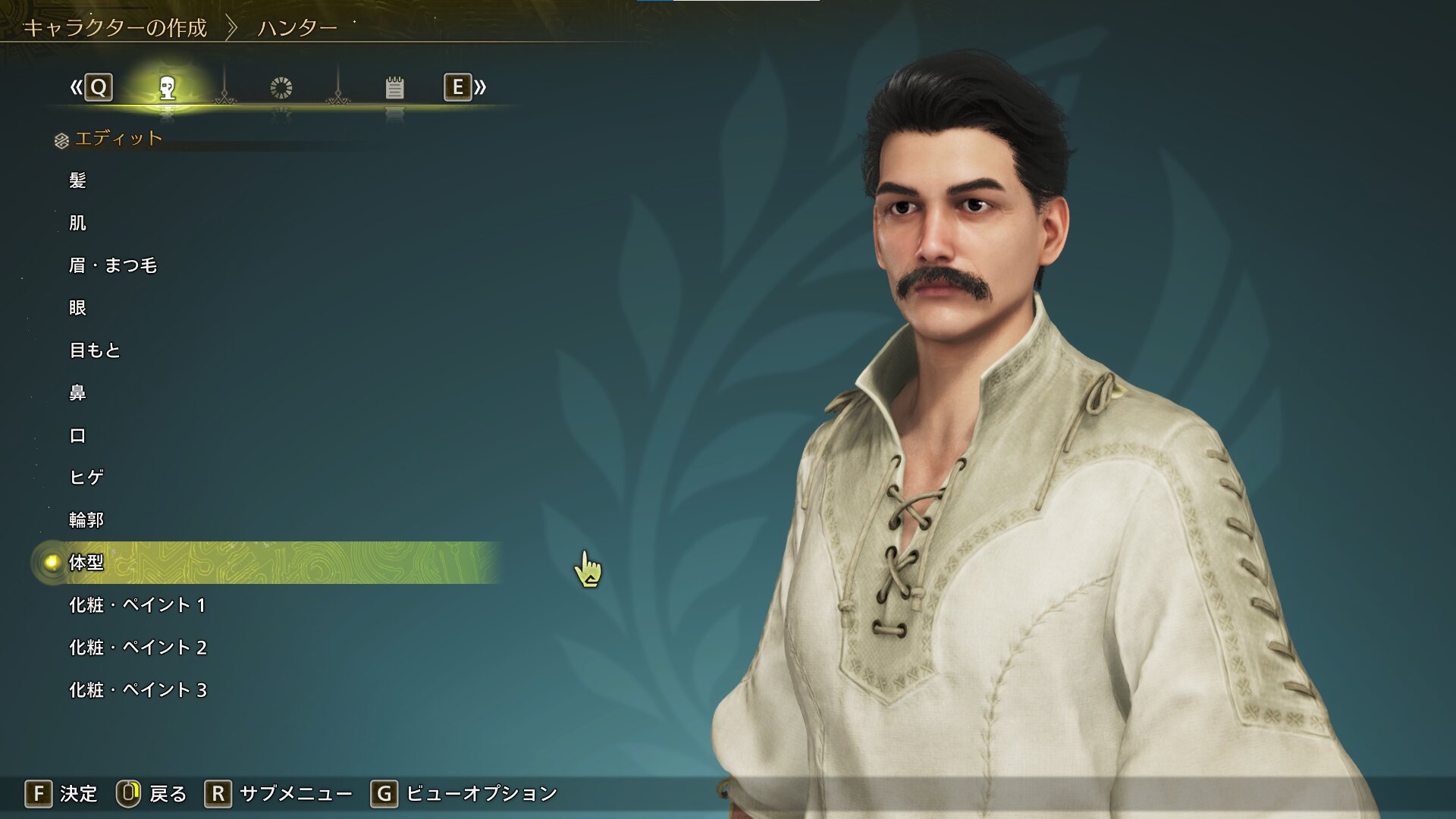The image size is (1456, 819).
Task: Switch to the head-icon edit tab
Action: pos(168,88)
